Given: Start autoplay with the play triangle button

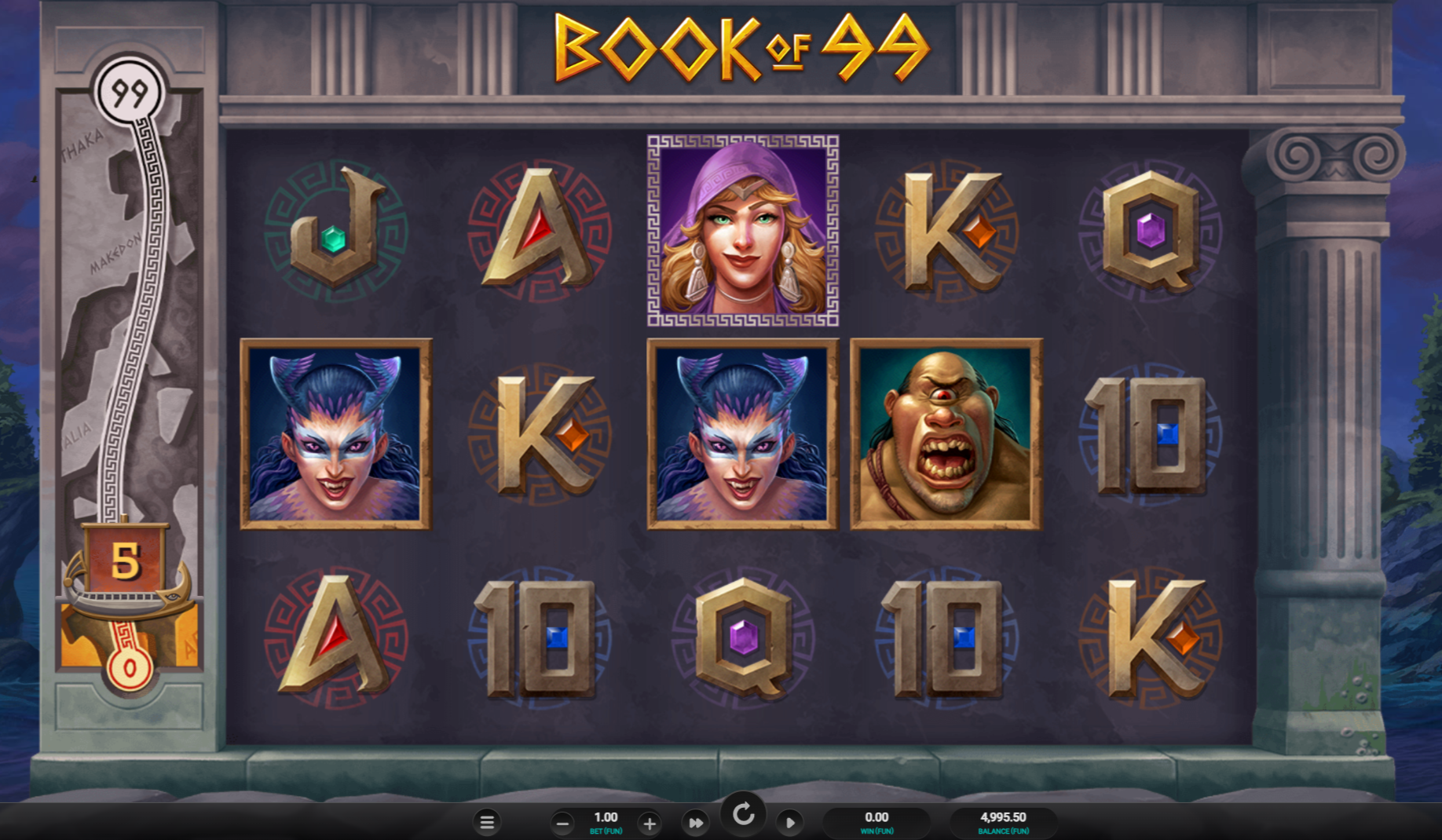Looking at the screenshot, I should pyautogui.click(x=790, y=823).
